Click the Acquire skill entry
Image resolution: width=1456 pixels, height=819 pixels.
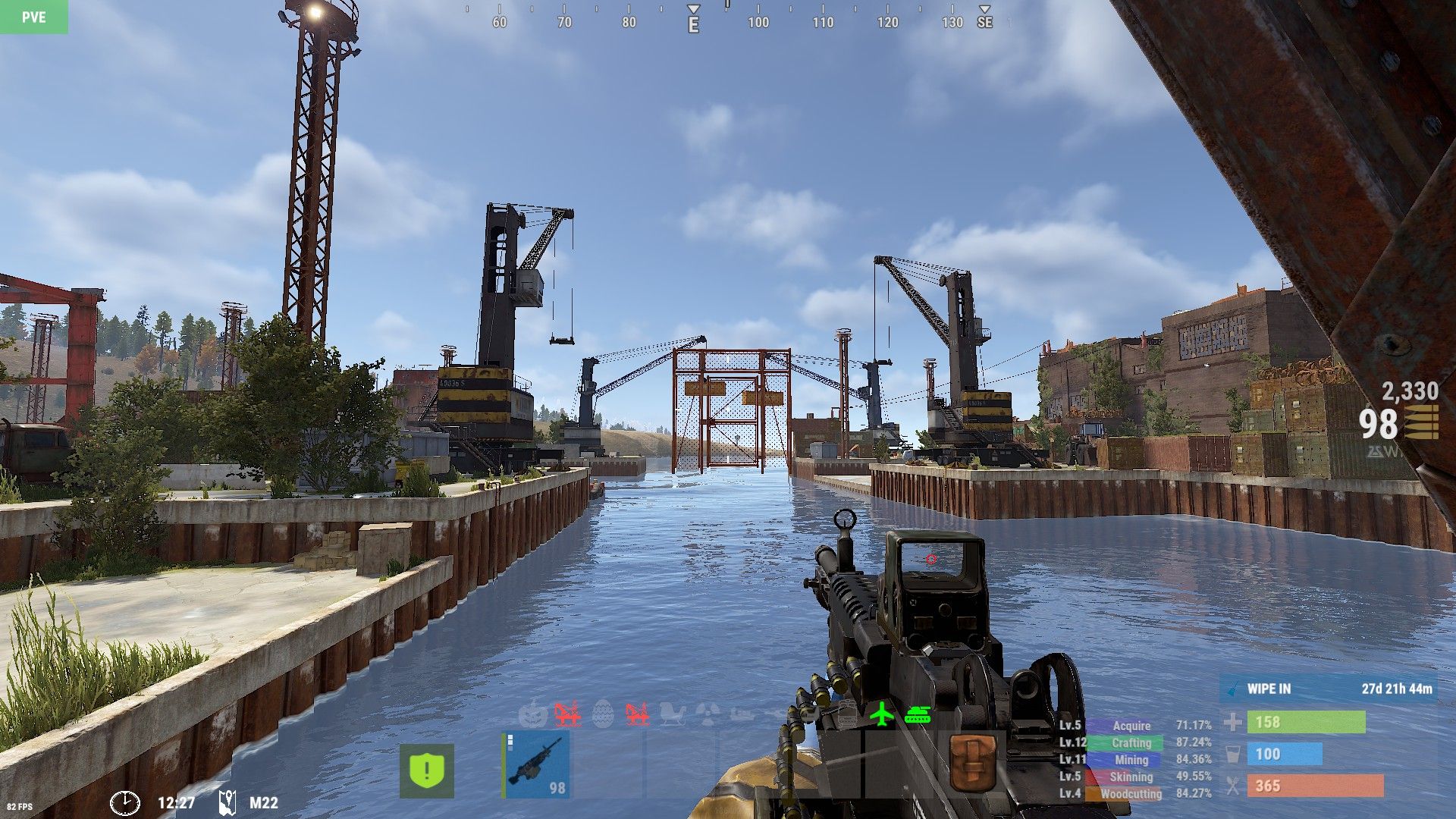[x=1131, y=726]
